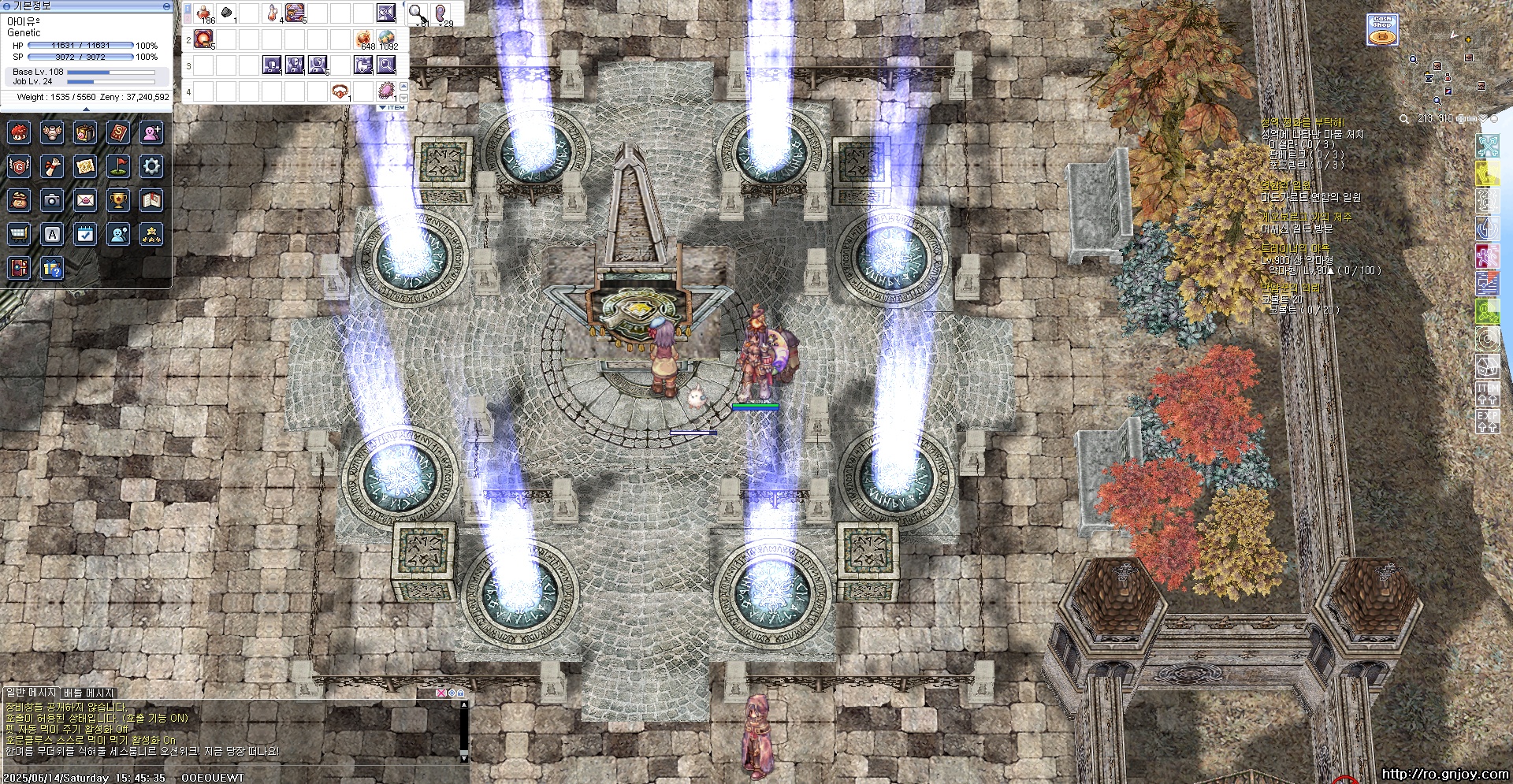Open the calendar check icon
The width and height of the screenshot is (1513, 784).
point(85,234)
